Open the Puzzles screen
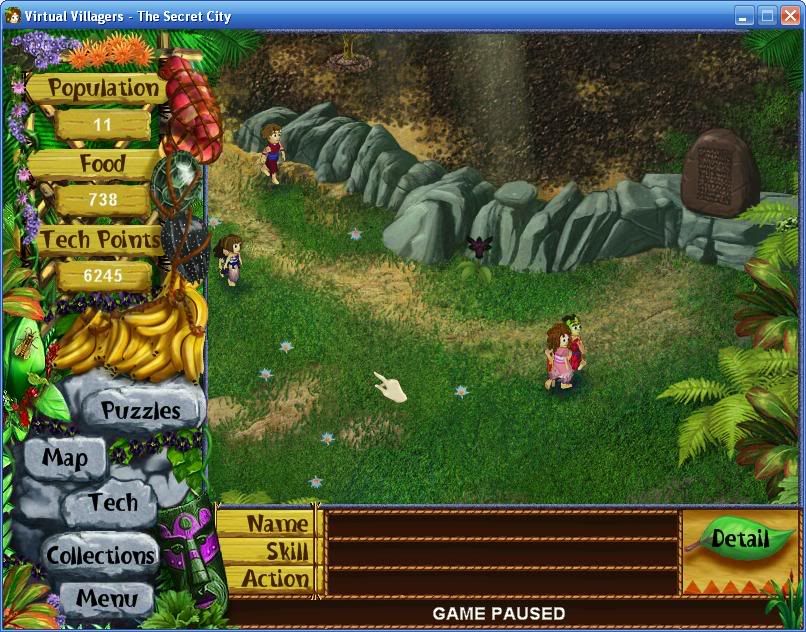This screenshot has width=806, height=632. 141,410
